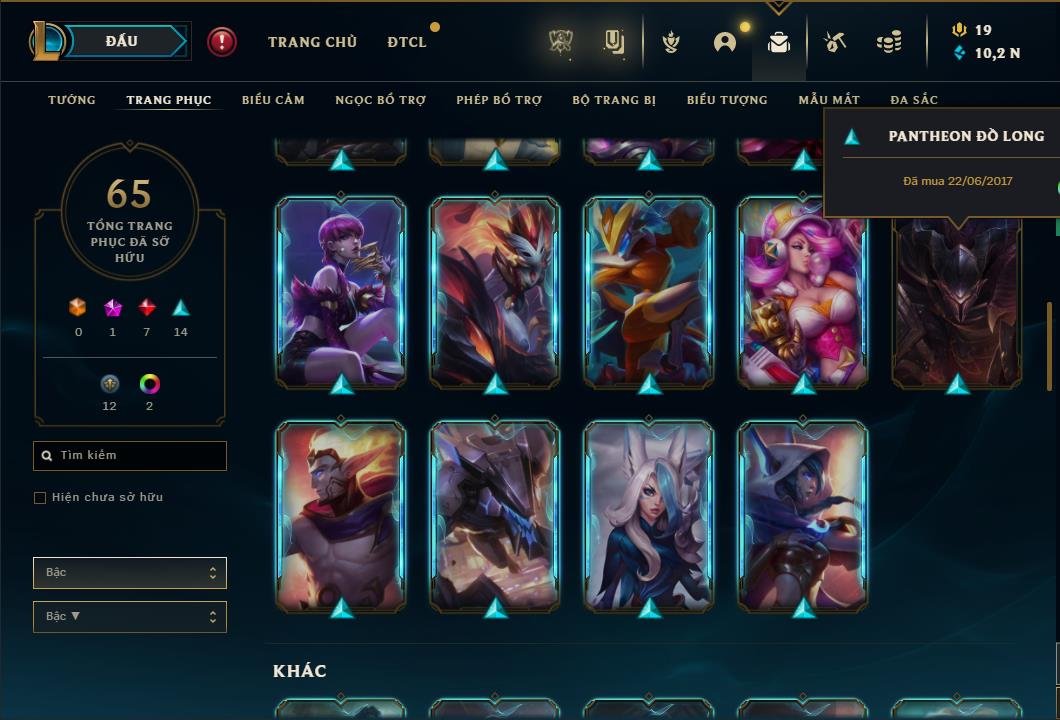This screenshot has width=1060, height=720.
Task: Open the profile icon in top bar
Action: pos(725,42)
